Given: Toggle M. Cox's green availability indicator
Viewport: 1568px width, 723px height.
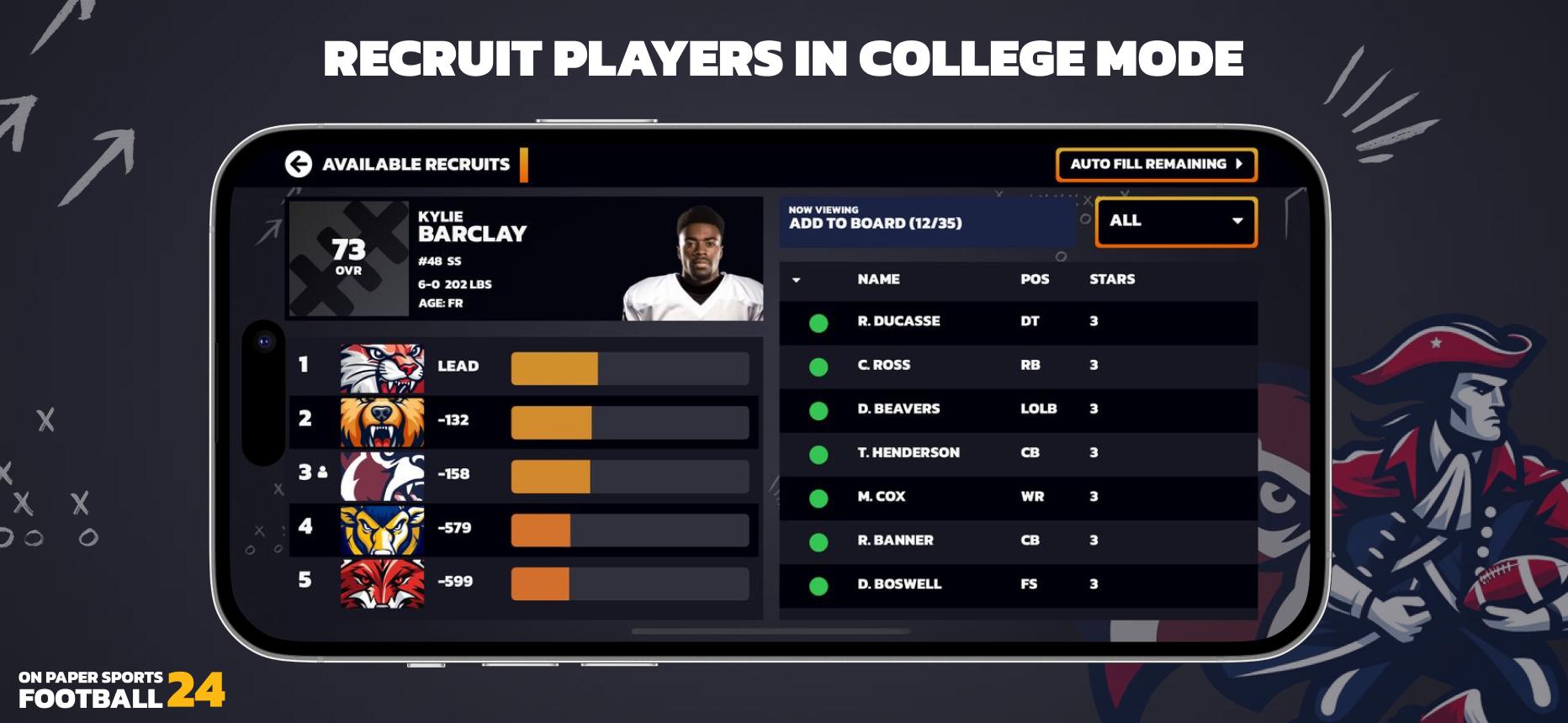Looking at the screenshot, I should [820, 496].
